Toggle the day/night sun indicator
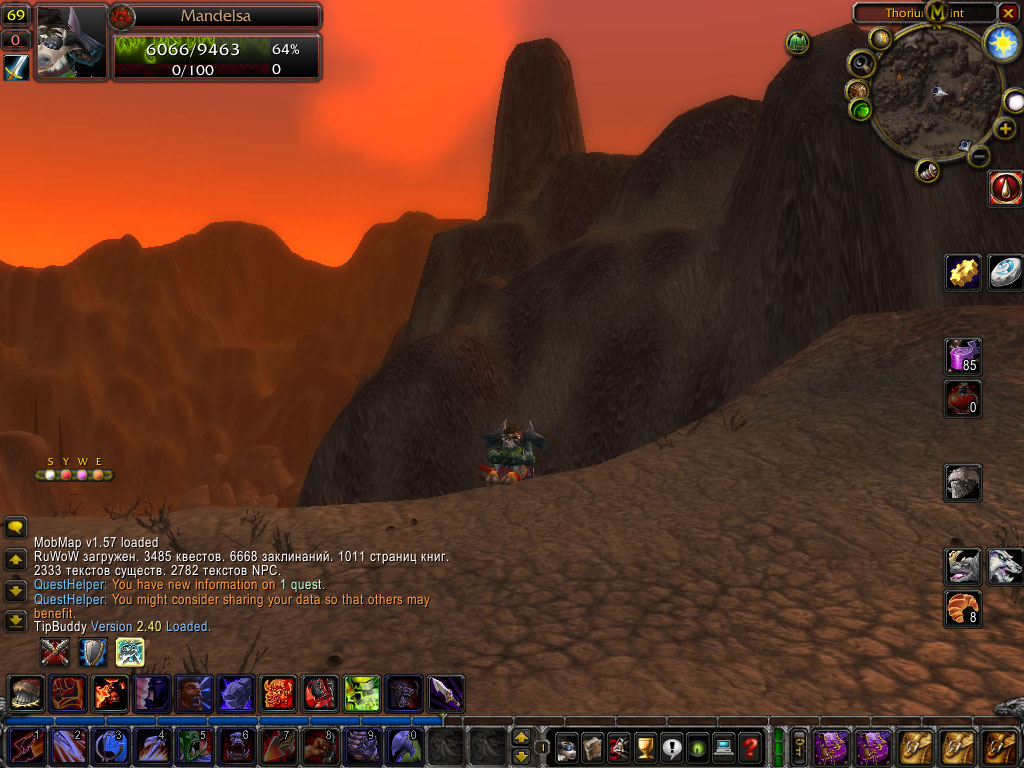1024x768 pixels. click(x=1000, y=43)
